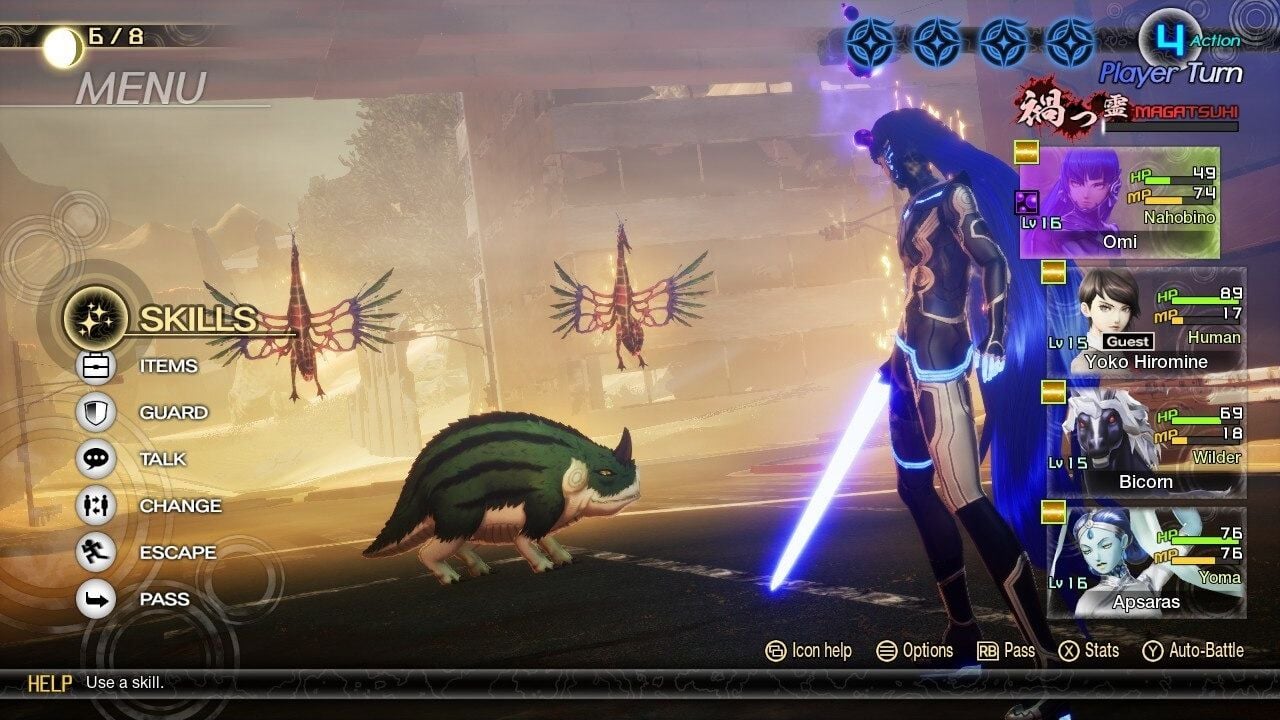Select the Escape running icon
Image resolution: width=1280 pixels, height=720 pixels.
coord(95,552)
